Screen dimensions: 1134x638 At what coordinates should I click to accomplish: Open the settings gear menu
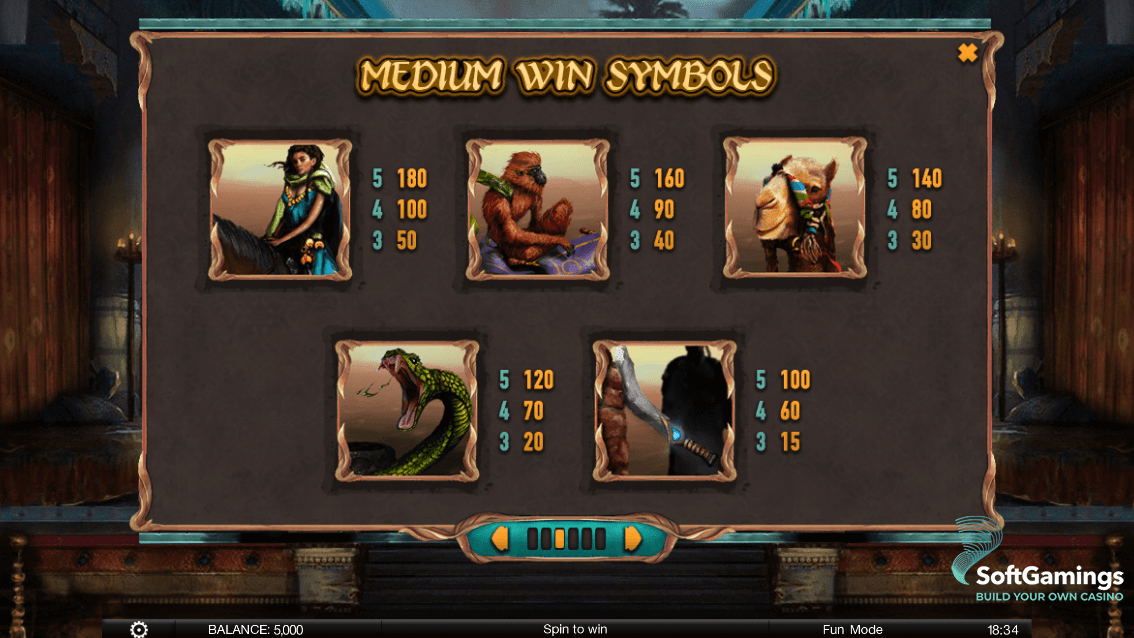pos(139,629)
